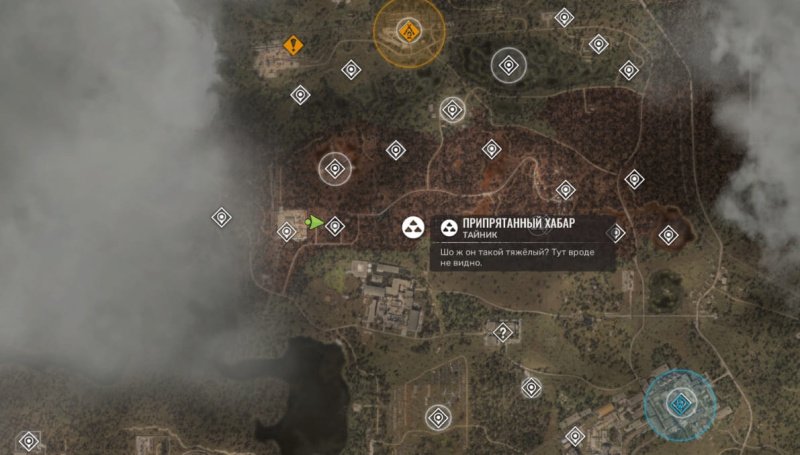Screen dimensions: 800x455
Task: Click the green player arrow marker
Action: 315,223
